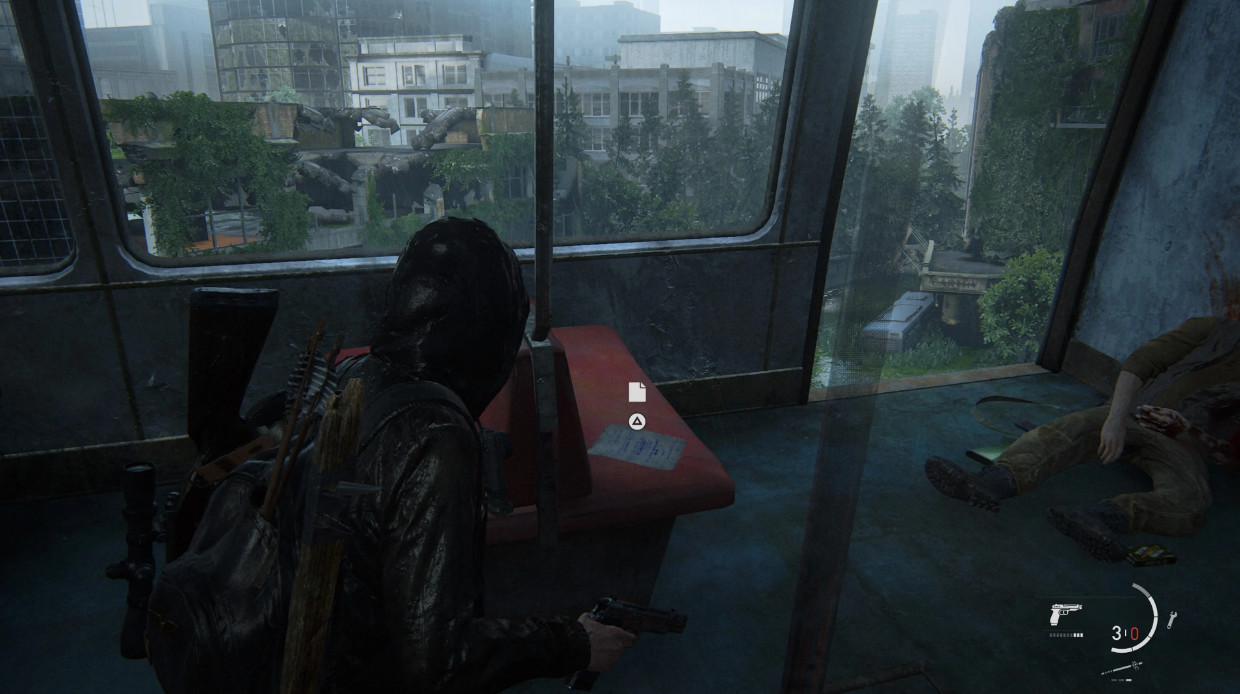Click the document pickup icon above the note

tap(636, 392)
